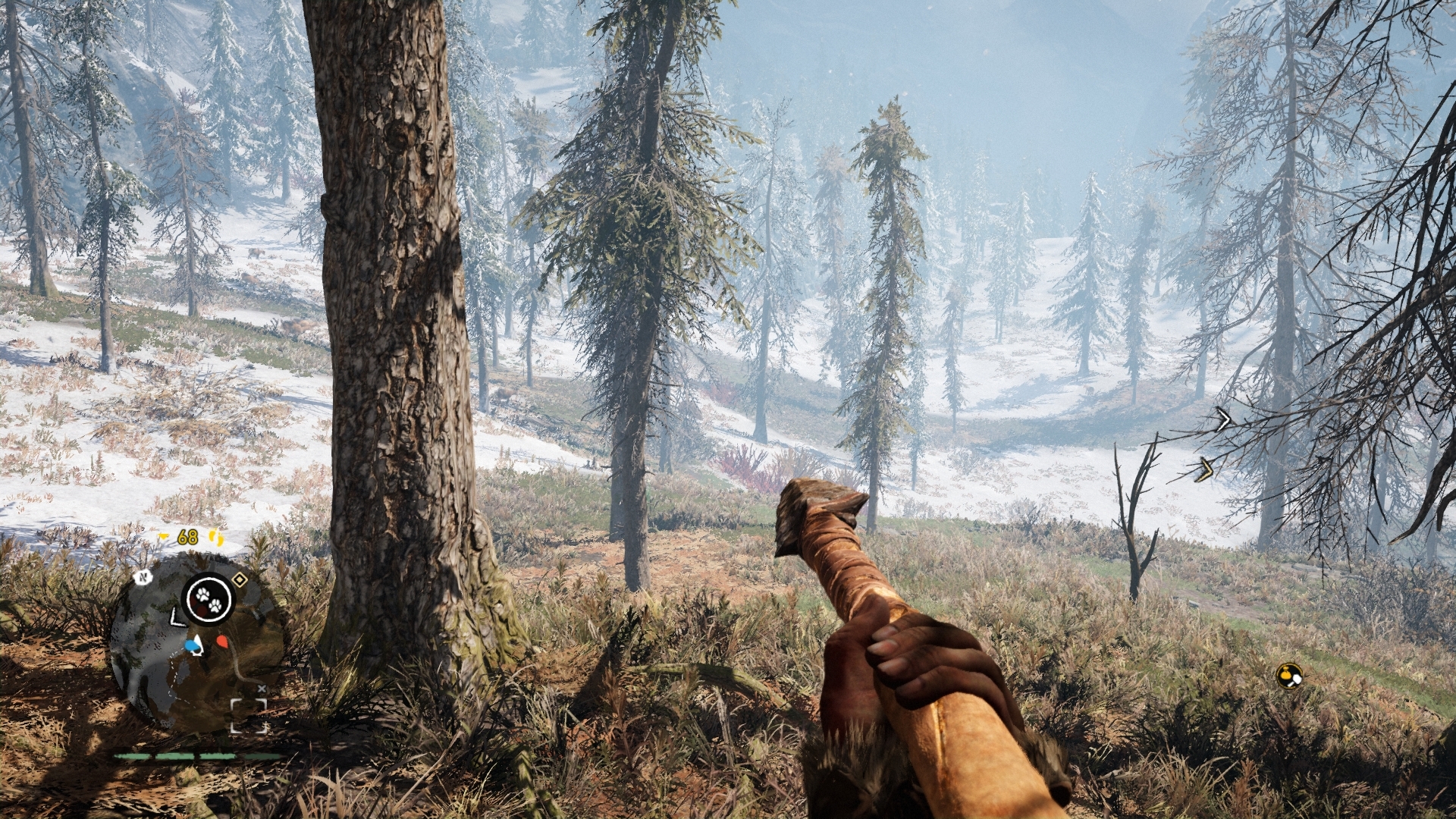The height and width of the screenshot is (819, 1456).
Task: Select the North marker on the minimap
Action: [x=143, y=578]
